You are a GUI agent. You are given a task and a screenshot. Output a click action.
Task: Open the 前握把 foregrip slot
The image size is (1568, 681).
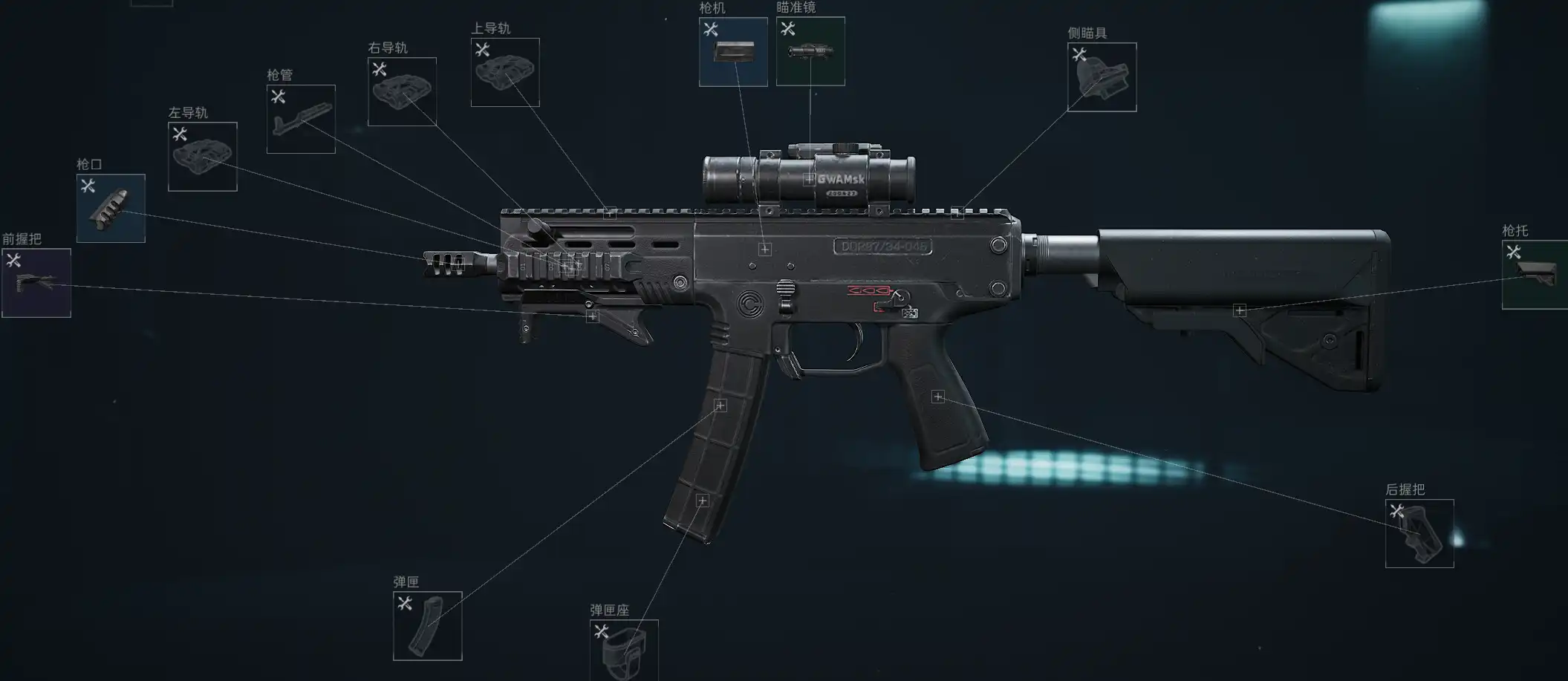pyautogui.click(x=36, y=283)
